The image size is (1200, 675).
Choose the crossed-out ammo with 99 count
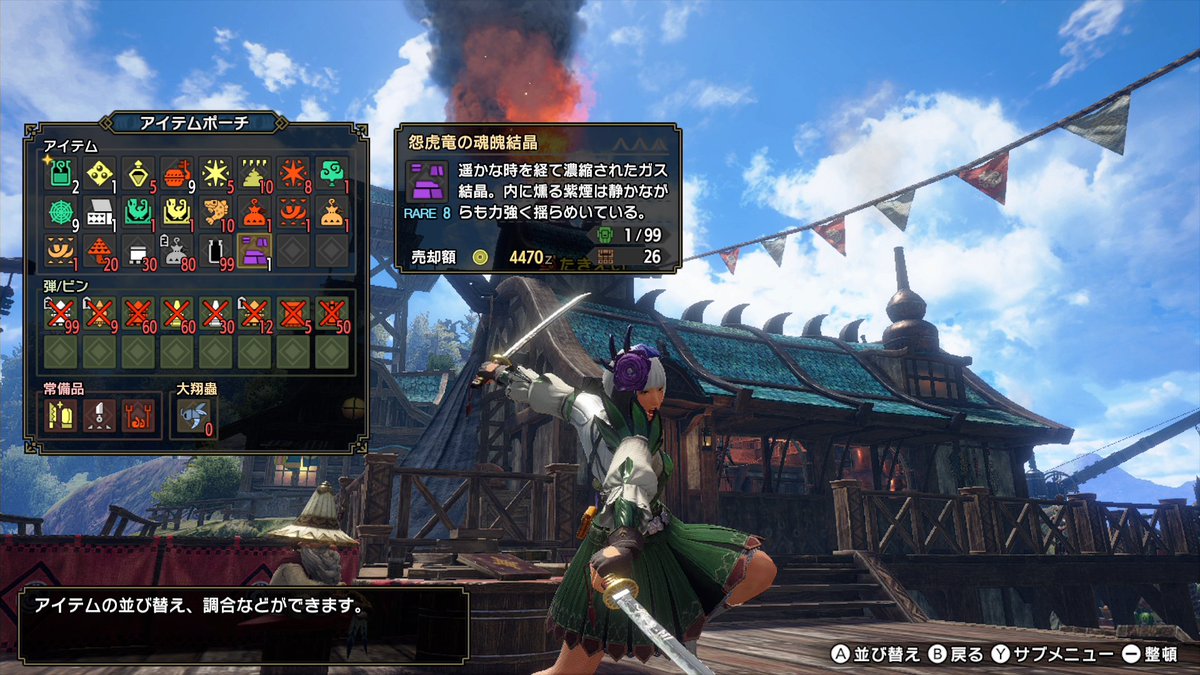60,313
